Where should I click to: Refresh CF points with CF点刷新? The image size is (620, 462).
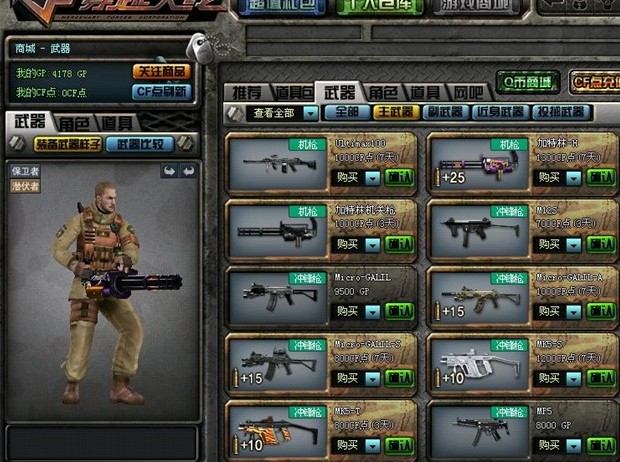pyautogui.click(x=162, y=91)
